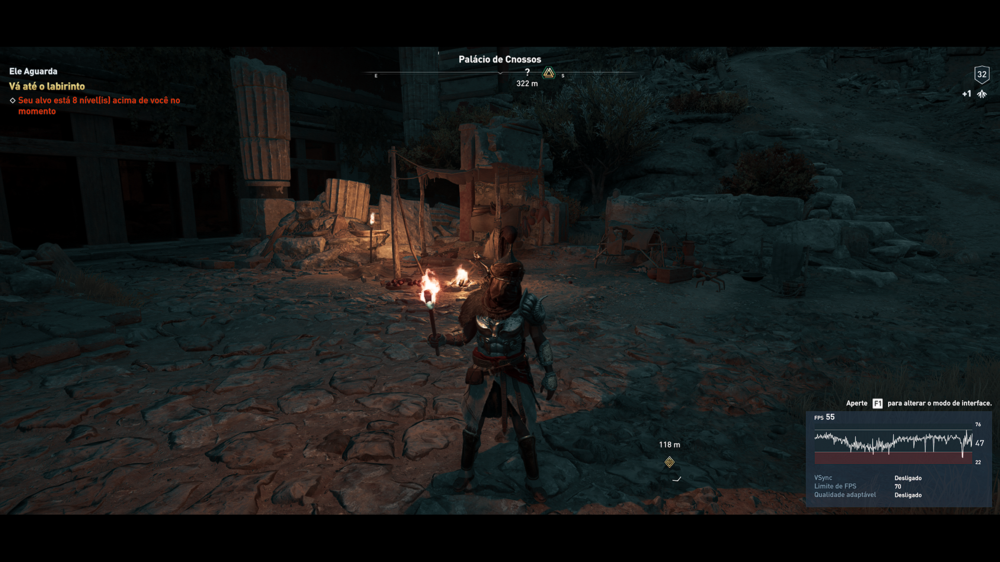Screen dimensions: 1000x562
Task: Click the 'Vá até o labirinto' objective
Action: (x=47, y=87)
